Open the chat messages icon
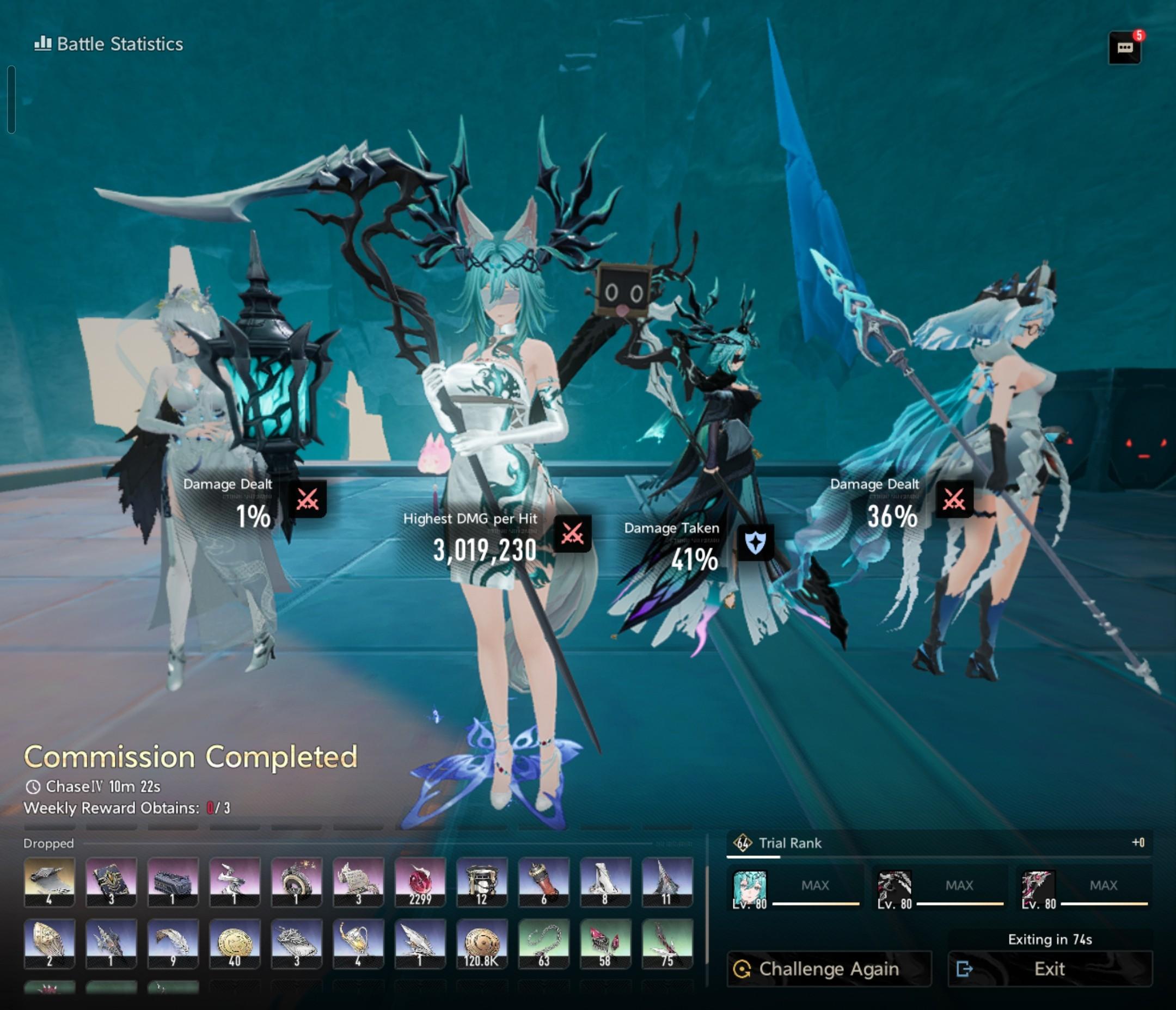 pyautogui.click(x=1124, y=48)
